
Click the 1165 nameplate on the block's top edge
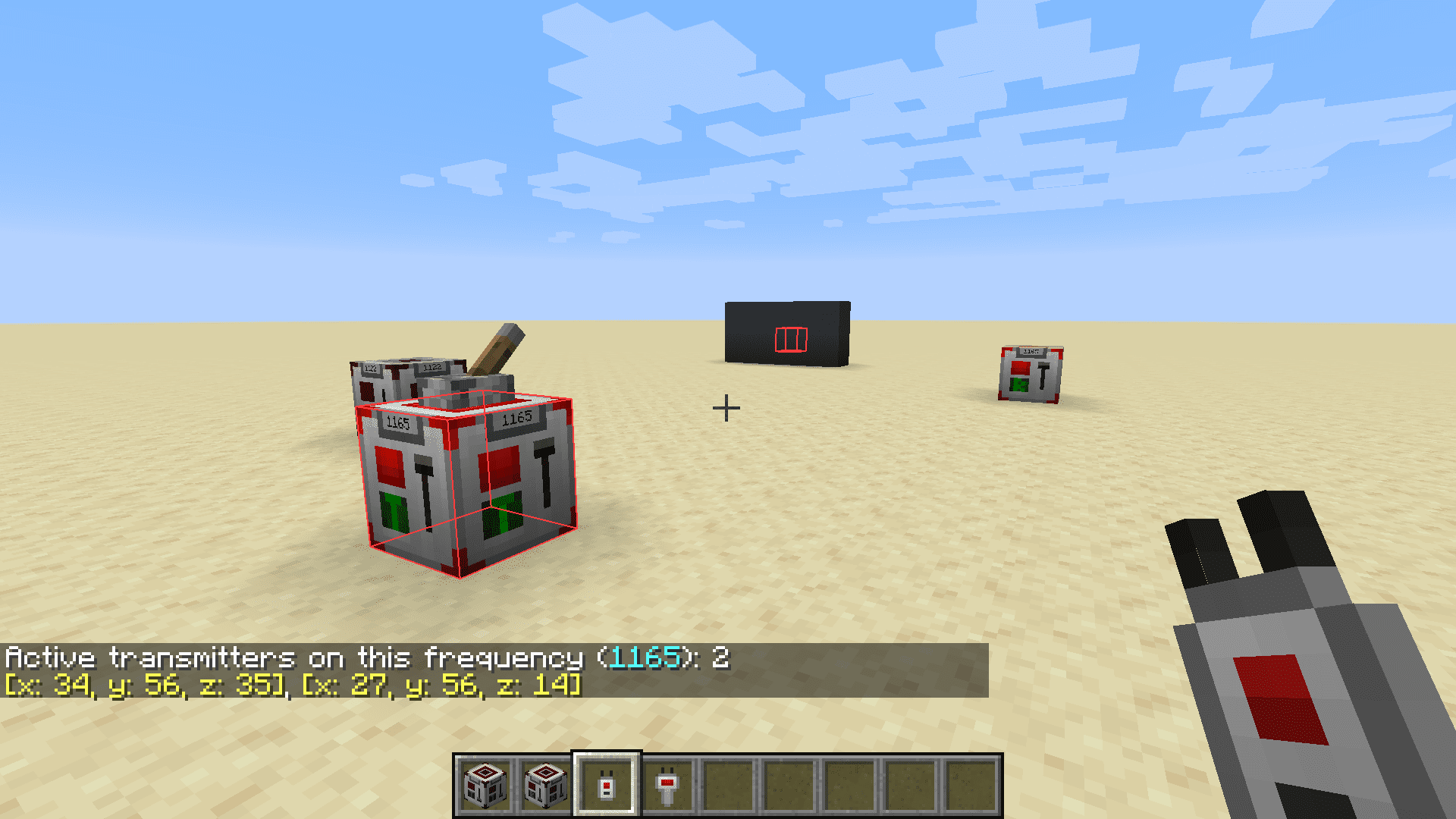coord(518,418)
